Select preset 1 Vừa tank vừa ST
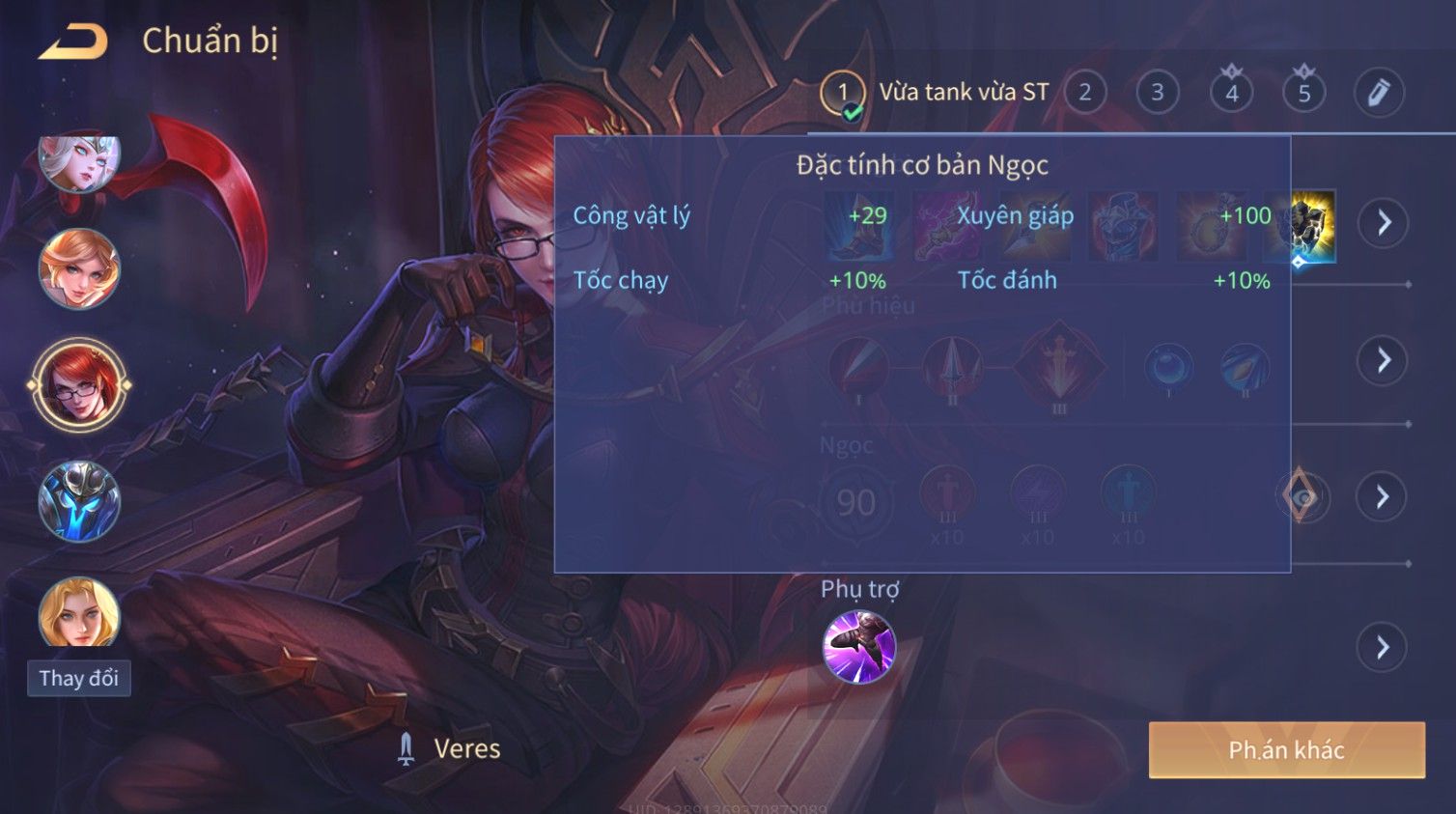 coord(843,93)
